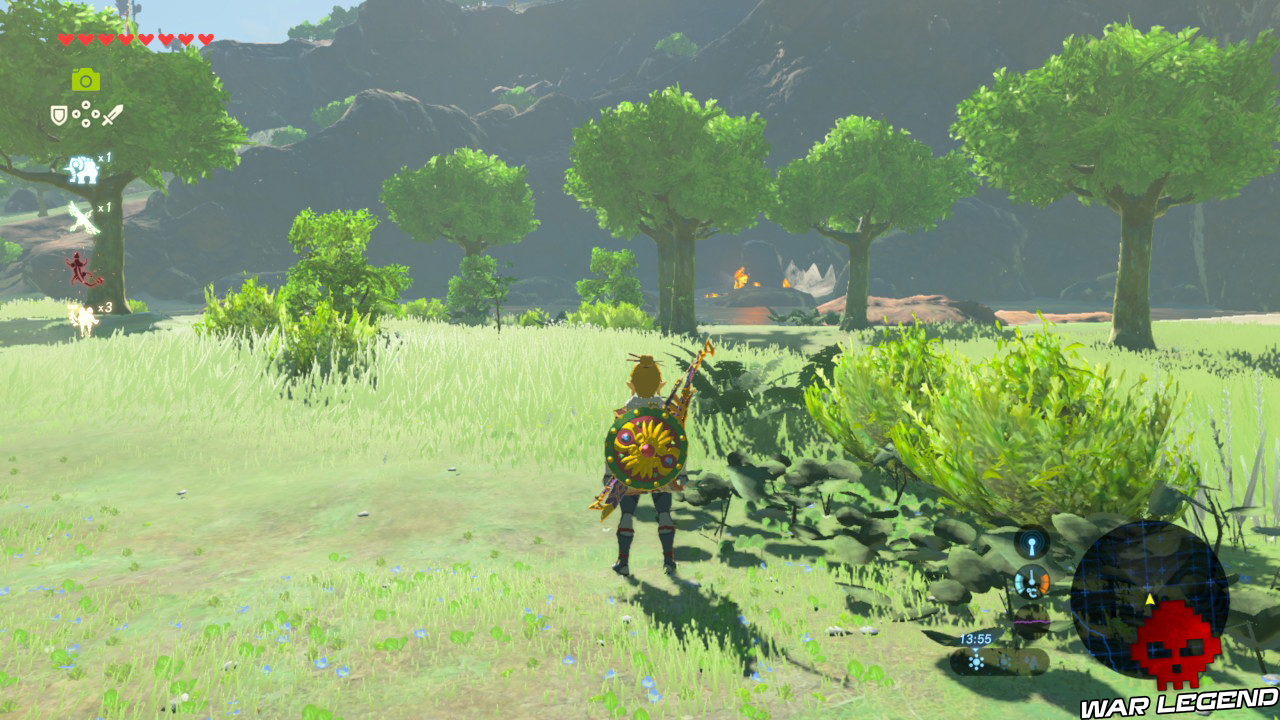The image size is (1280, 720).
Task: Click the stealth noise indicator circle
Action: (1031, 543)
